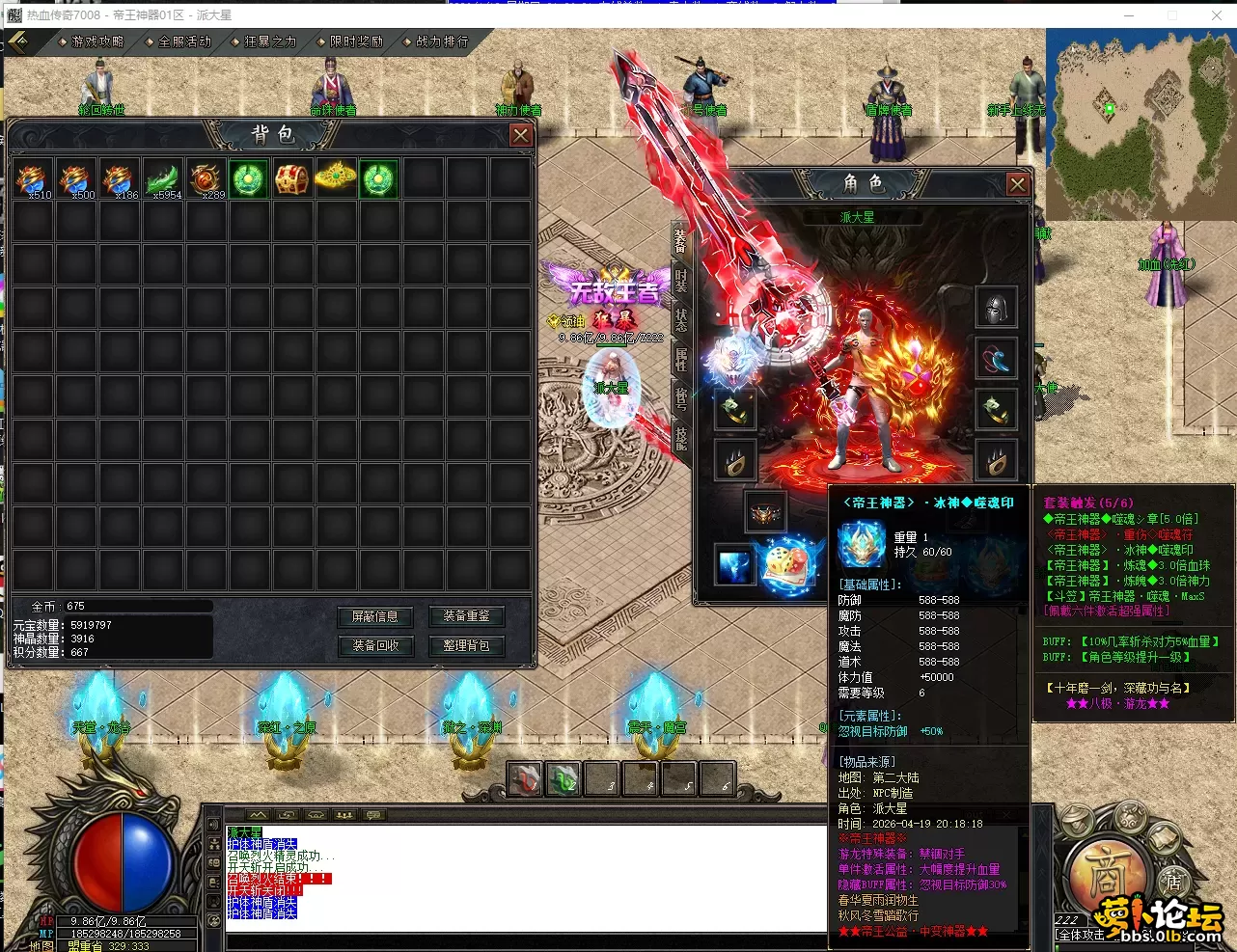Image resolution: width=1237 pixels, height=952 pixels.
Task: Click the 屏蔽信息 button
Action: (x=374, y=616)
